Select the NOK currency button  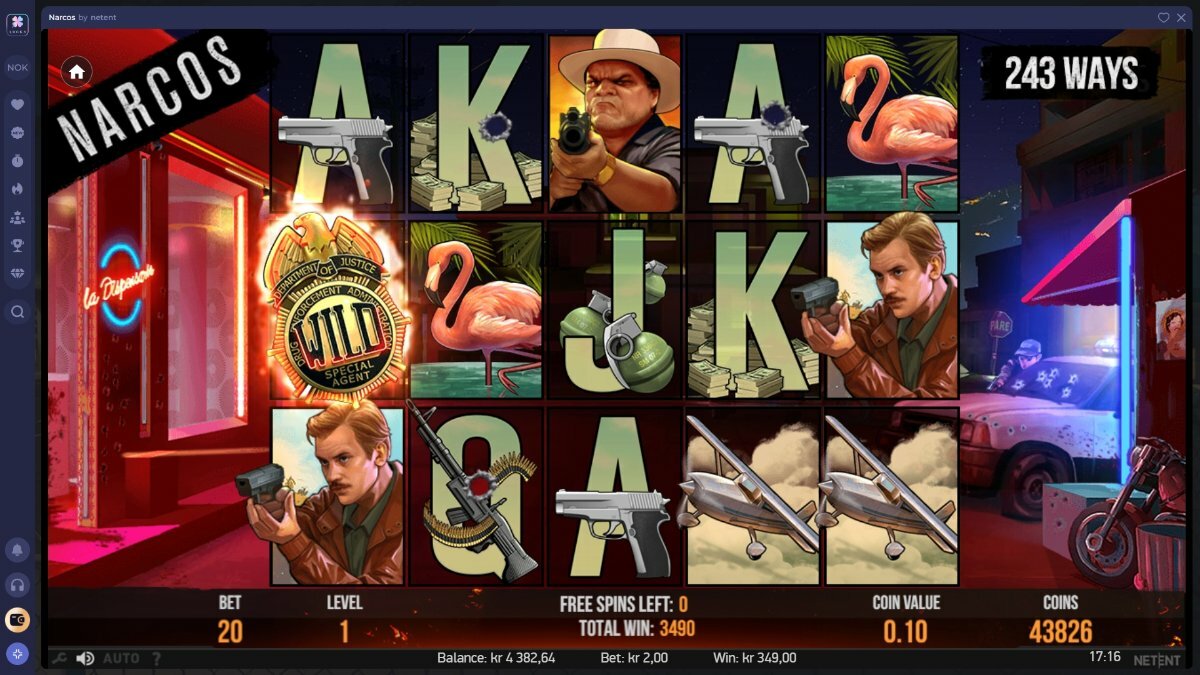coord(17,68)
